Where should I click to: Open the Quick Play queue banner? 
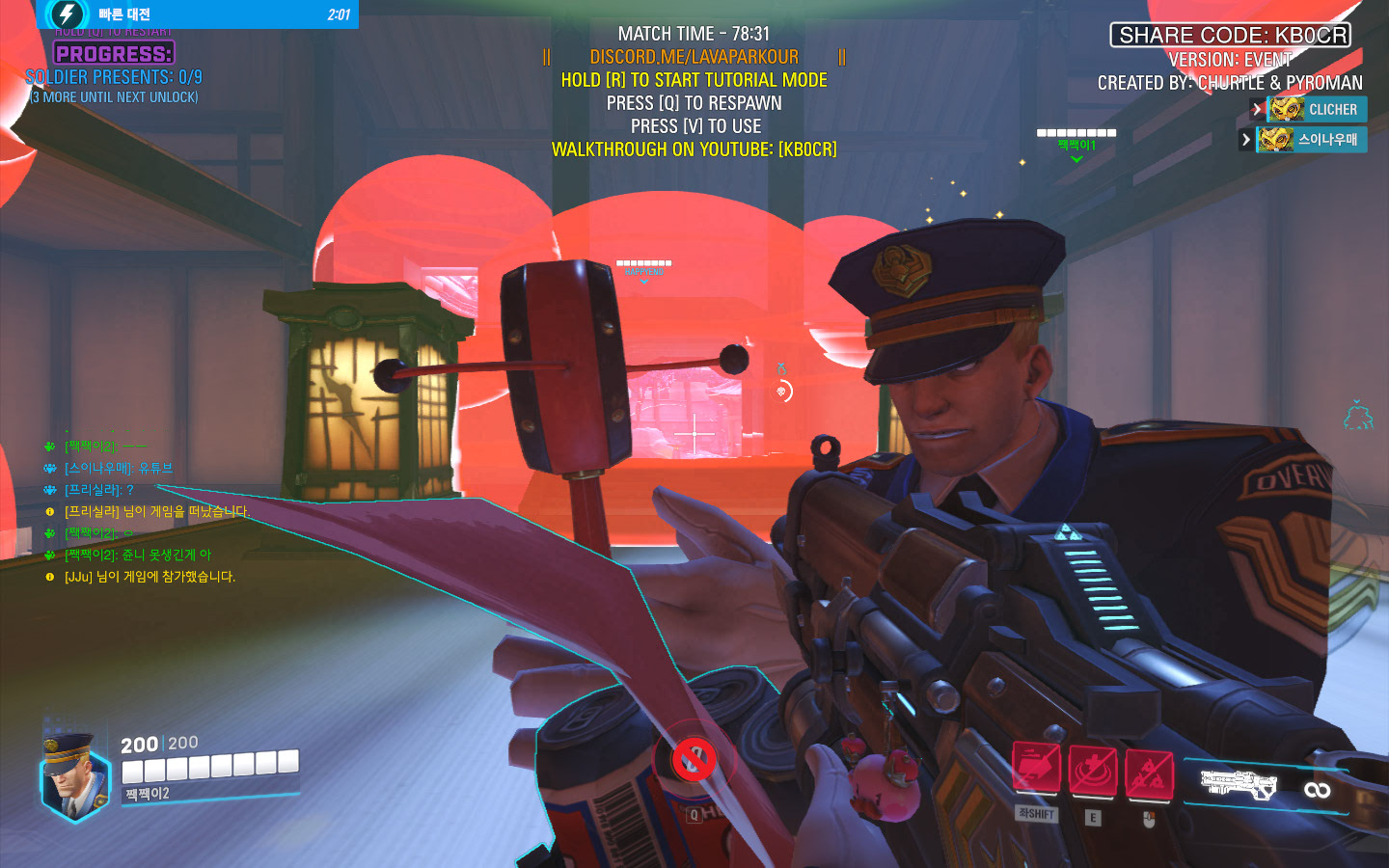click(x=198, y=14)
